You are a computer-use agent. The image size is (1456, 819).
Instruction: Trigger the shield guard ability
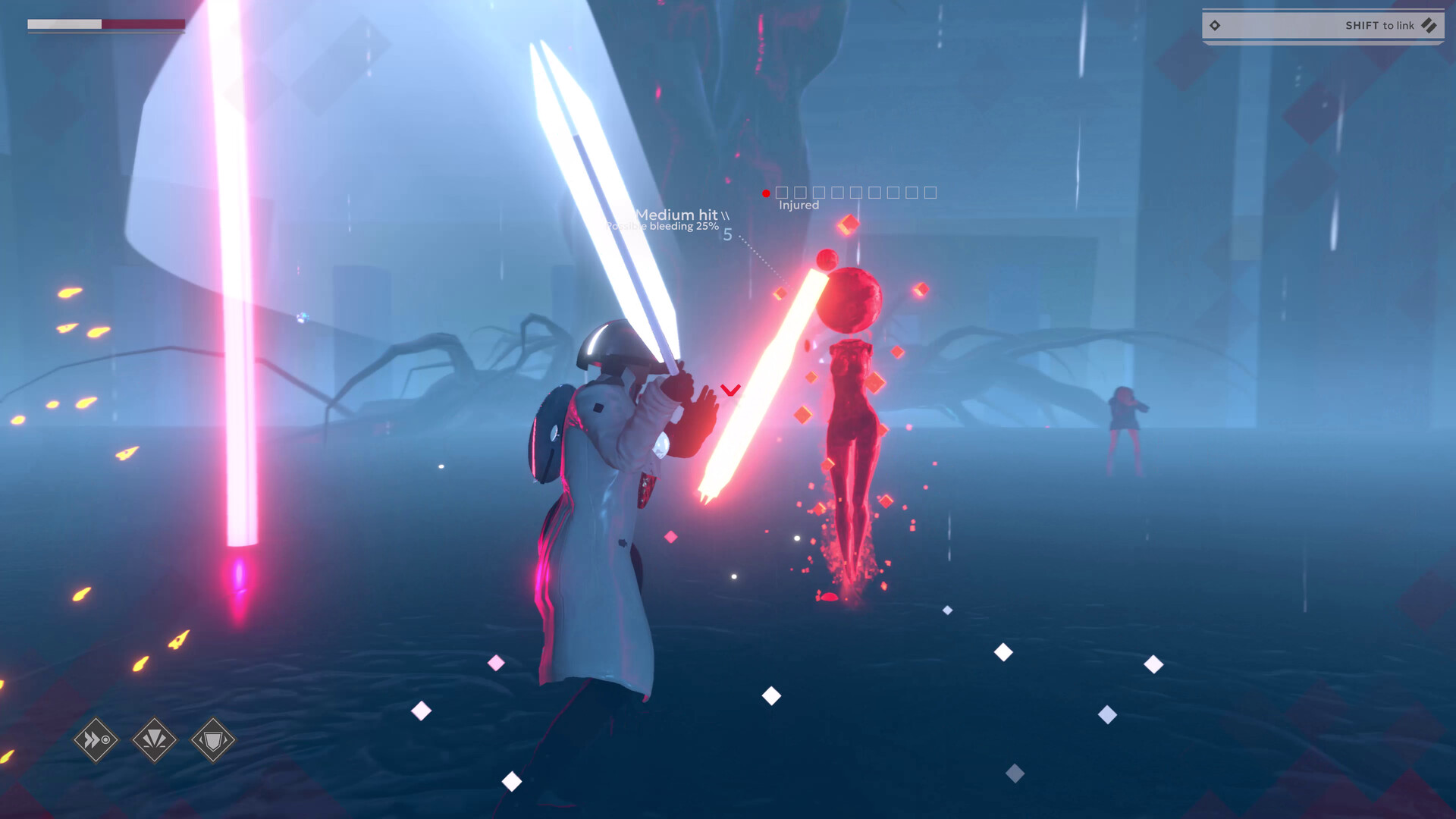[213, 739]
